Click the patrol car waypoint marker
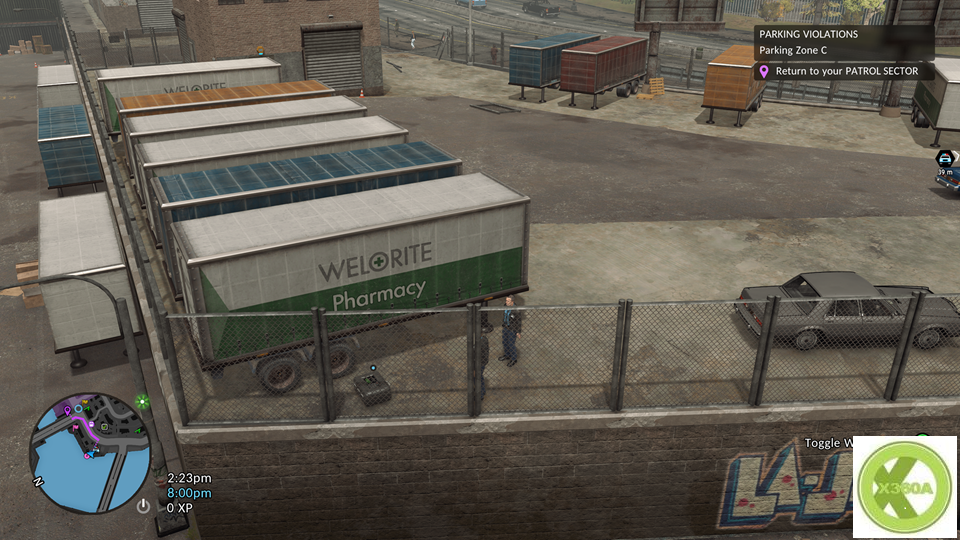Screen dimensions: 960x540 (944, 158)
